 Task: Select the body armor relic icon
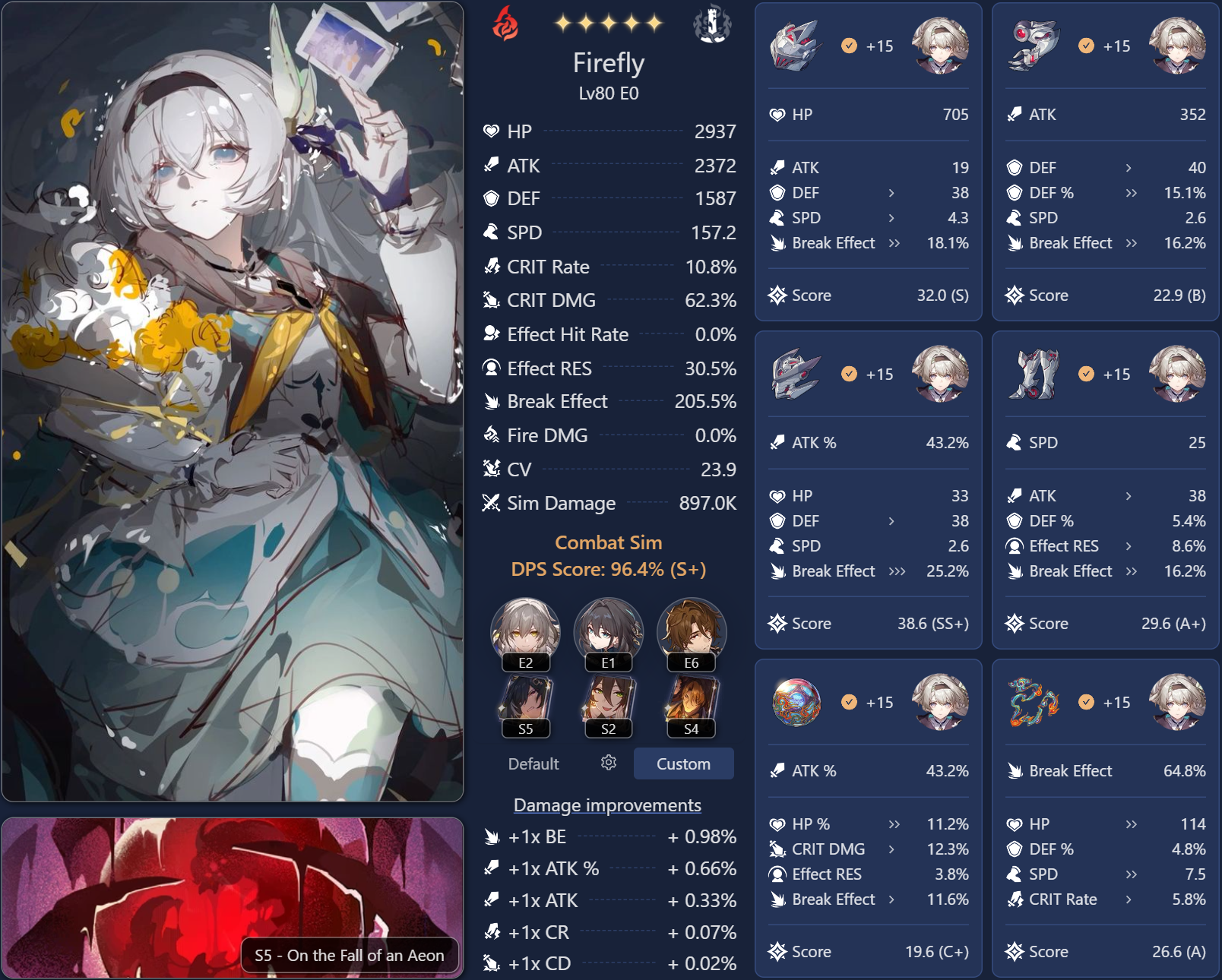pos(798,374)
